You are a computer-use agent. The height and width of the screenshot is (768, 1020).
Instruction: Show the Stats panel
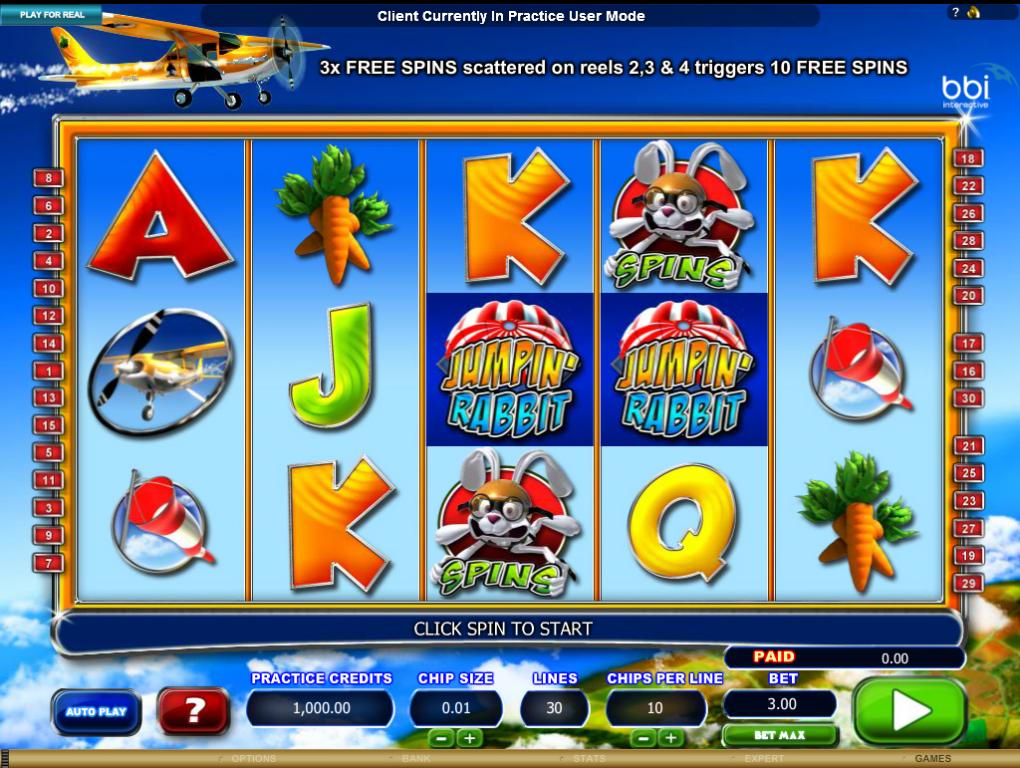pos(589,759)
